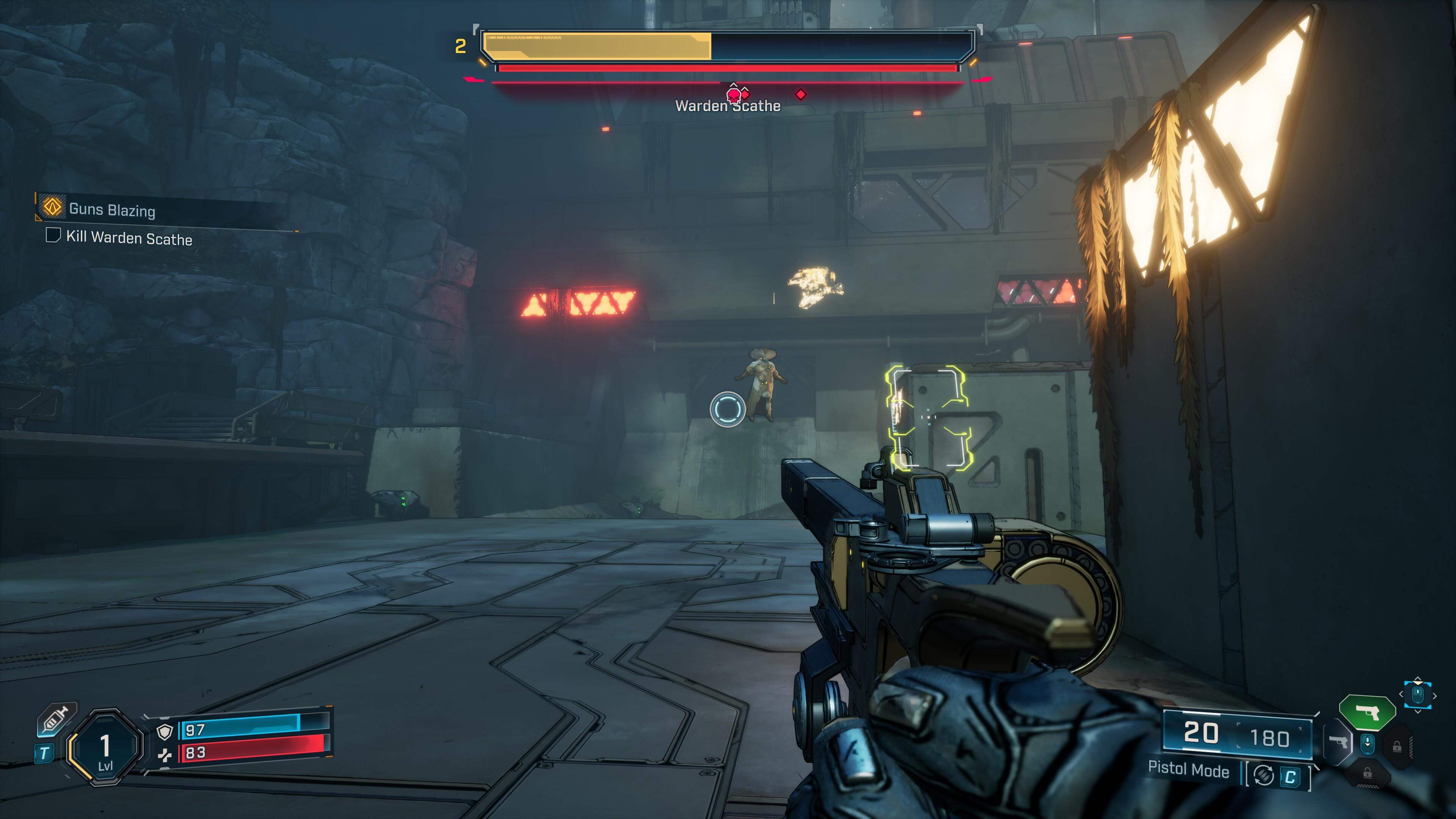Viewport: 1456px width, 819px height.
Task: Select the green pistol weapon slot
Action: click(1367, 712)
